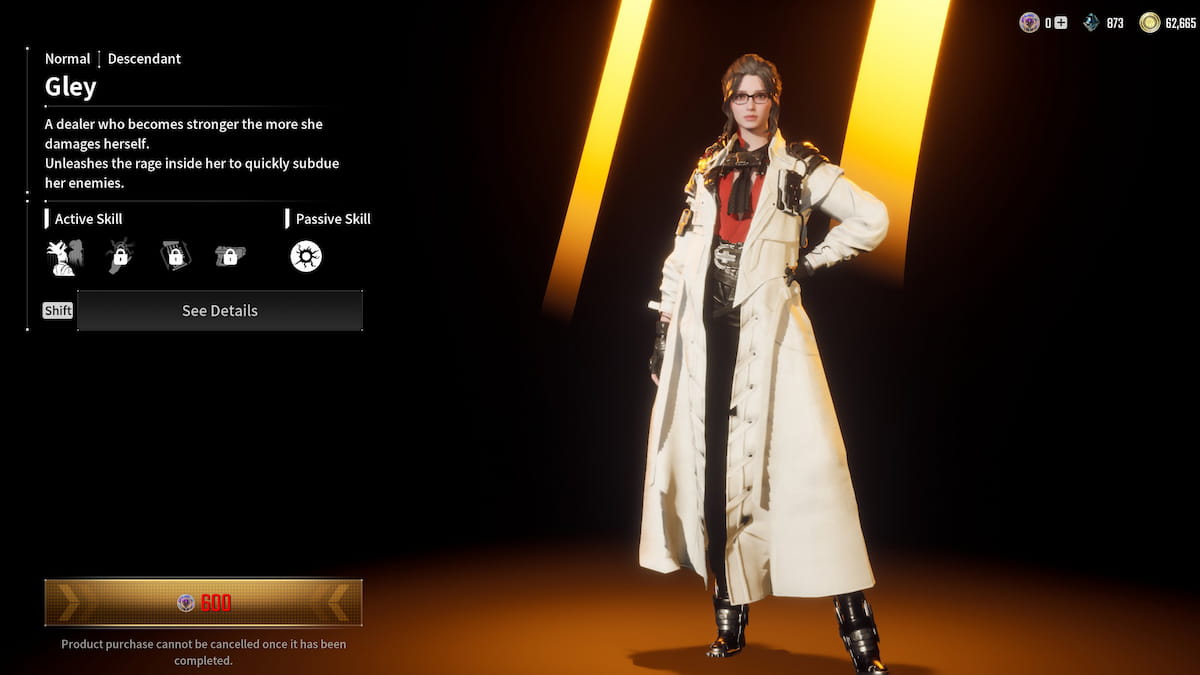The height and width of the screenshot is (675, 1200).
Task: Choose the locked gun-shaped active skill icon
Action: pyautogui.click(x=230, y=257)
